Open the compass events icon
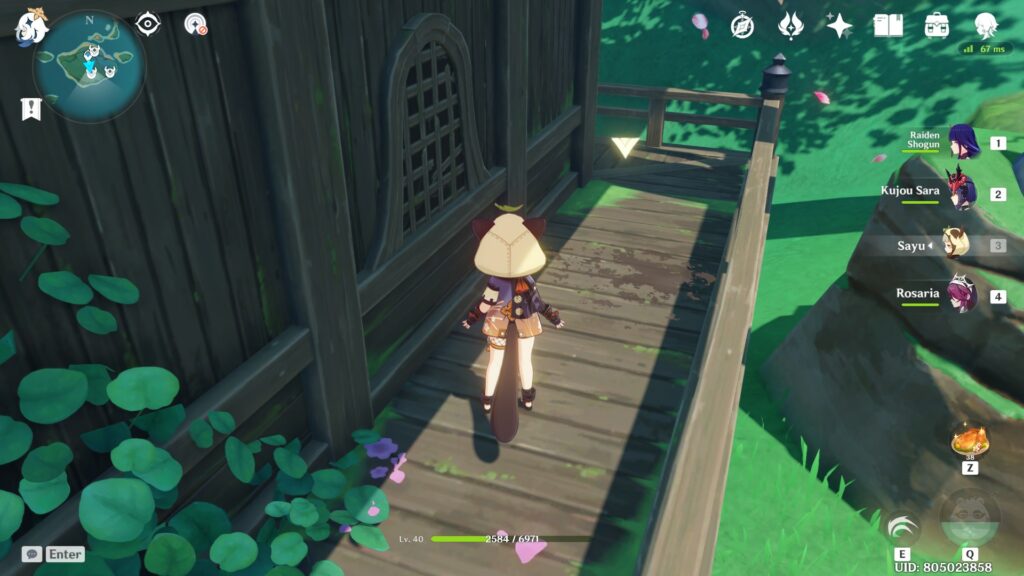This screenshot has width=1024, height=576. click(x=742, y=26)
